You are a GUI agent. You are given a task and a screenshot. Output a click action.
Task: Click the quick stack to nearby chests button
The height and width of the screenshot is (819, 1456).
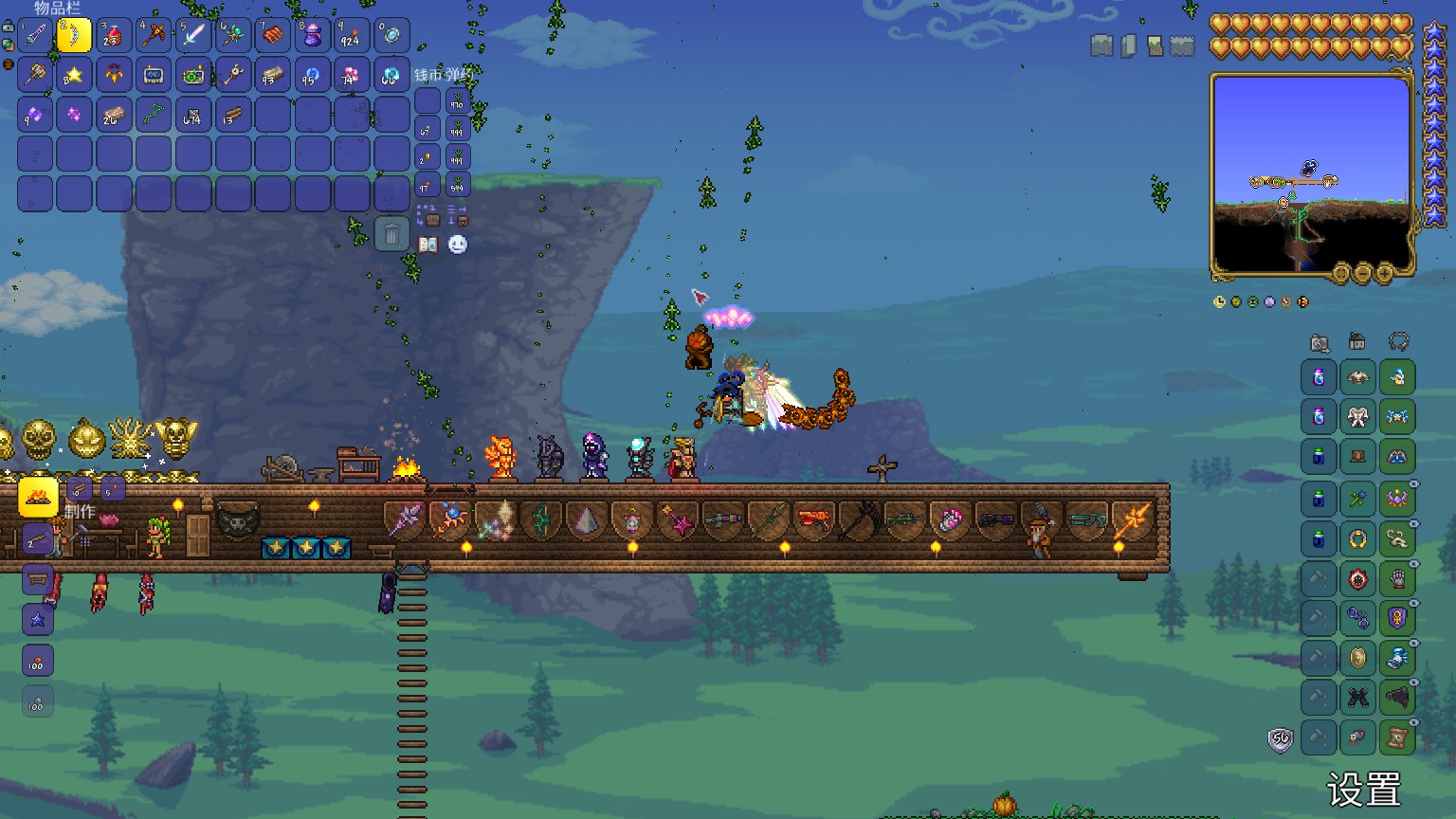[x=428, y=215]
